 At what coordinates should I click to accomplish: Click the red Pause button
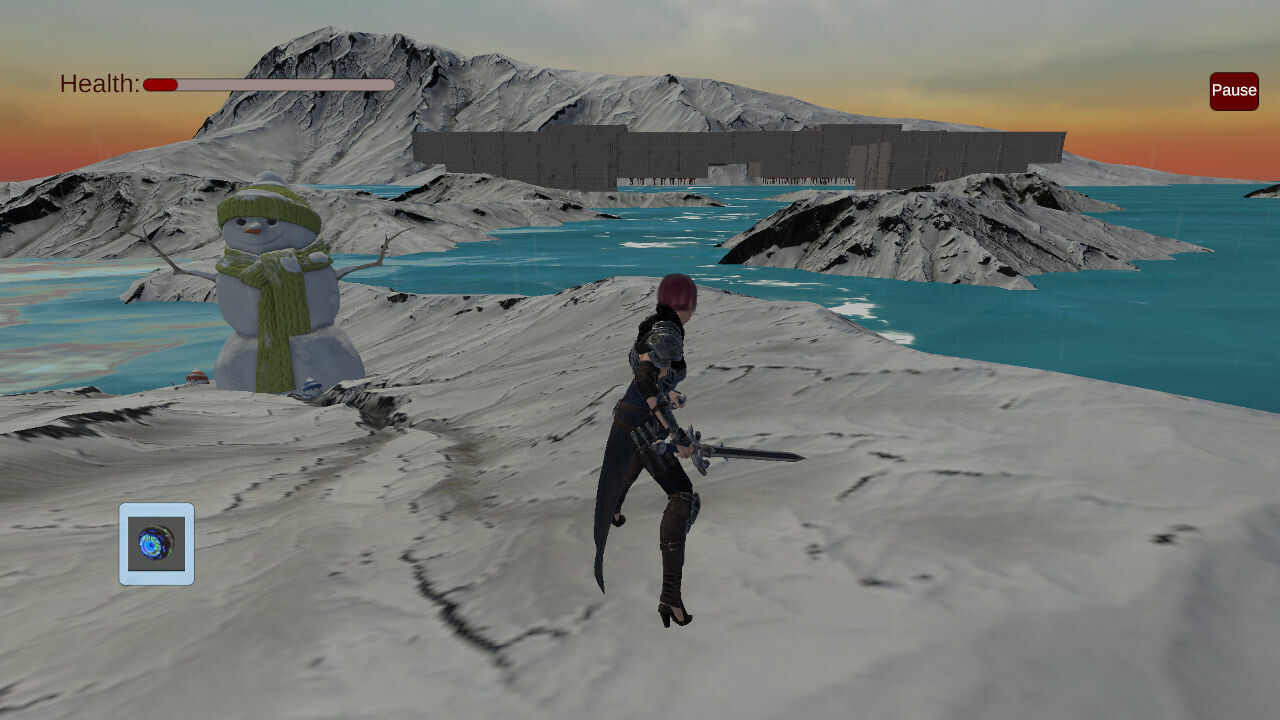(x=1233, y=91)
